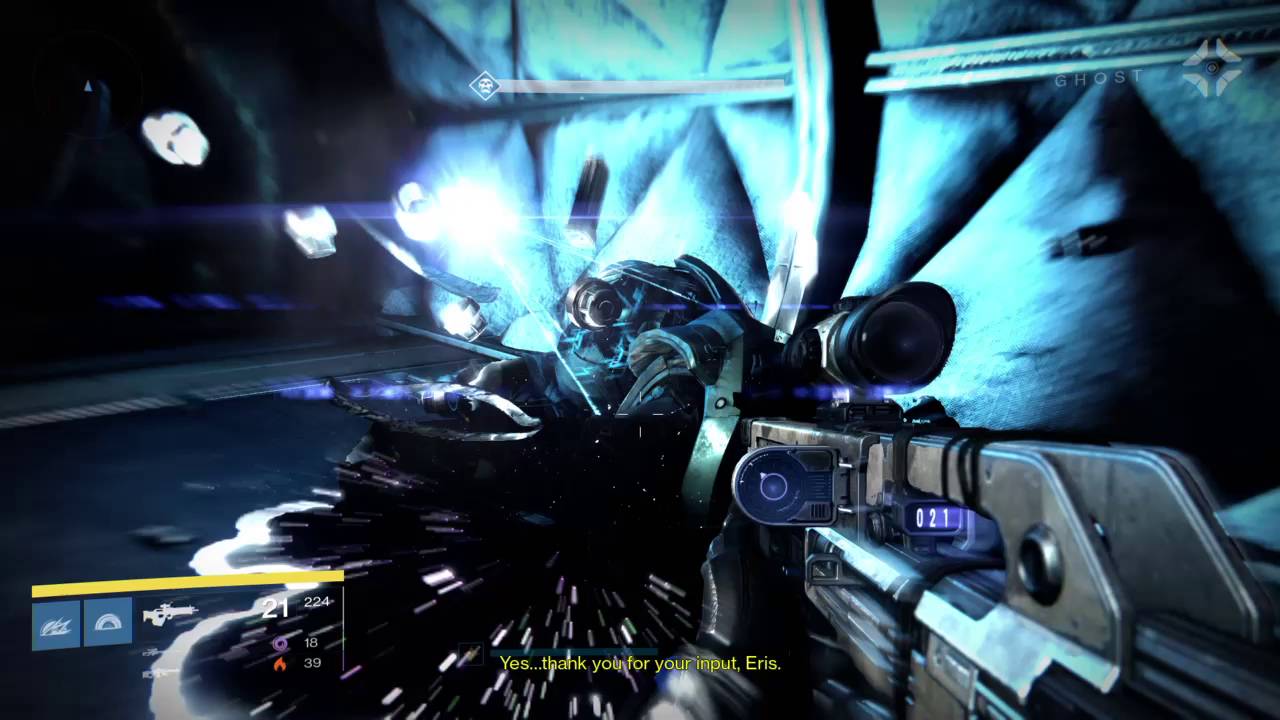Select the orange heavy ammo flame icon
This screenshot has width=1280, height=720.
pyautogui.click(x=280, y=663)
